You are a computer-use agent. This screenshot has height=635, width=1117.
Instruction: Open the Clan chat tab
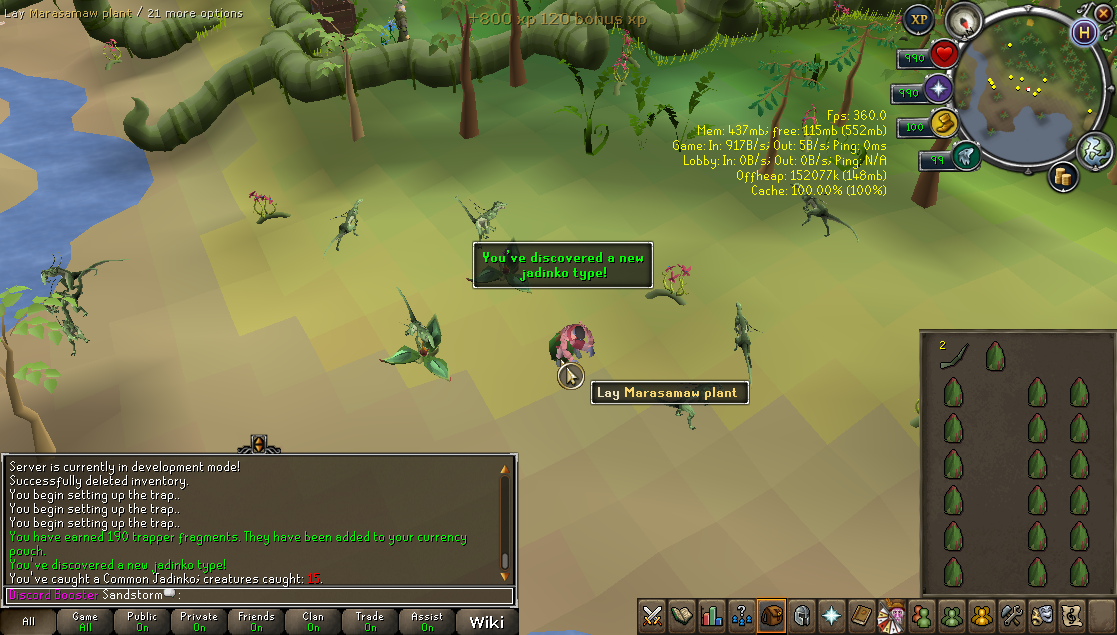(313, 622)
